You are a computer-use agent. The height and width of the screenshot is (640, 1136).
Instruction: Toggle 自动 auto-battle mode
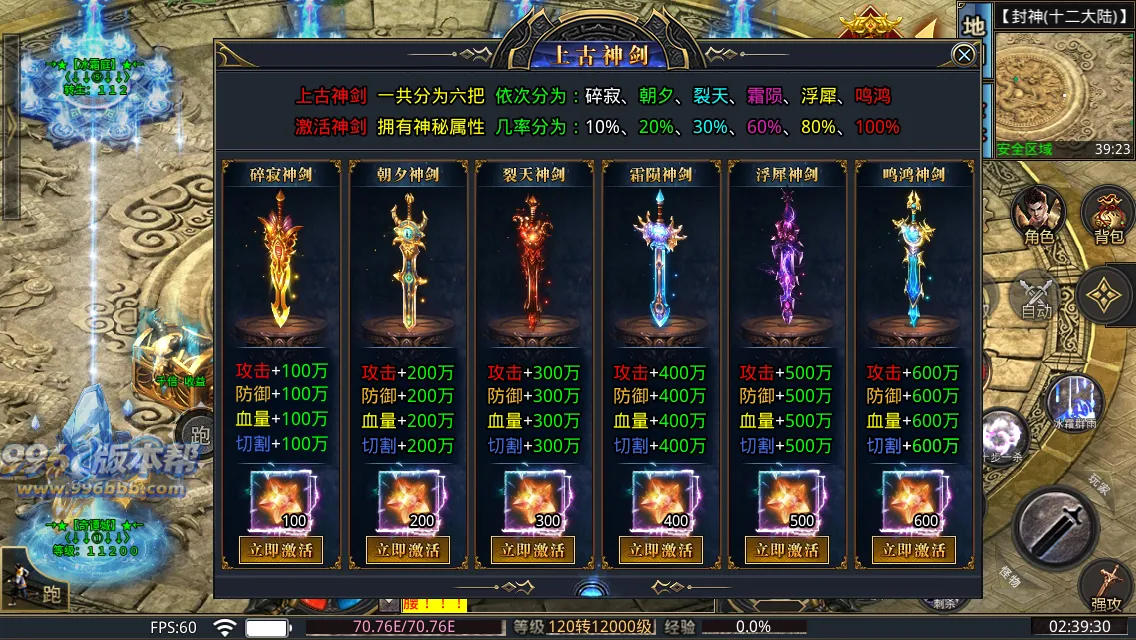click(1037, 297)
